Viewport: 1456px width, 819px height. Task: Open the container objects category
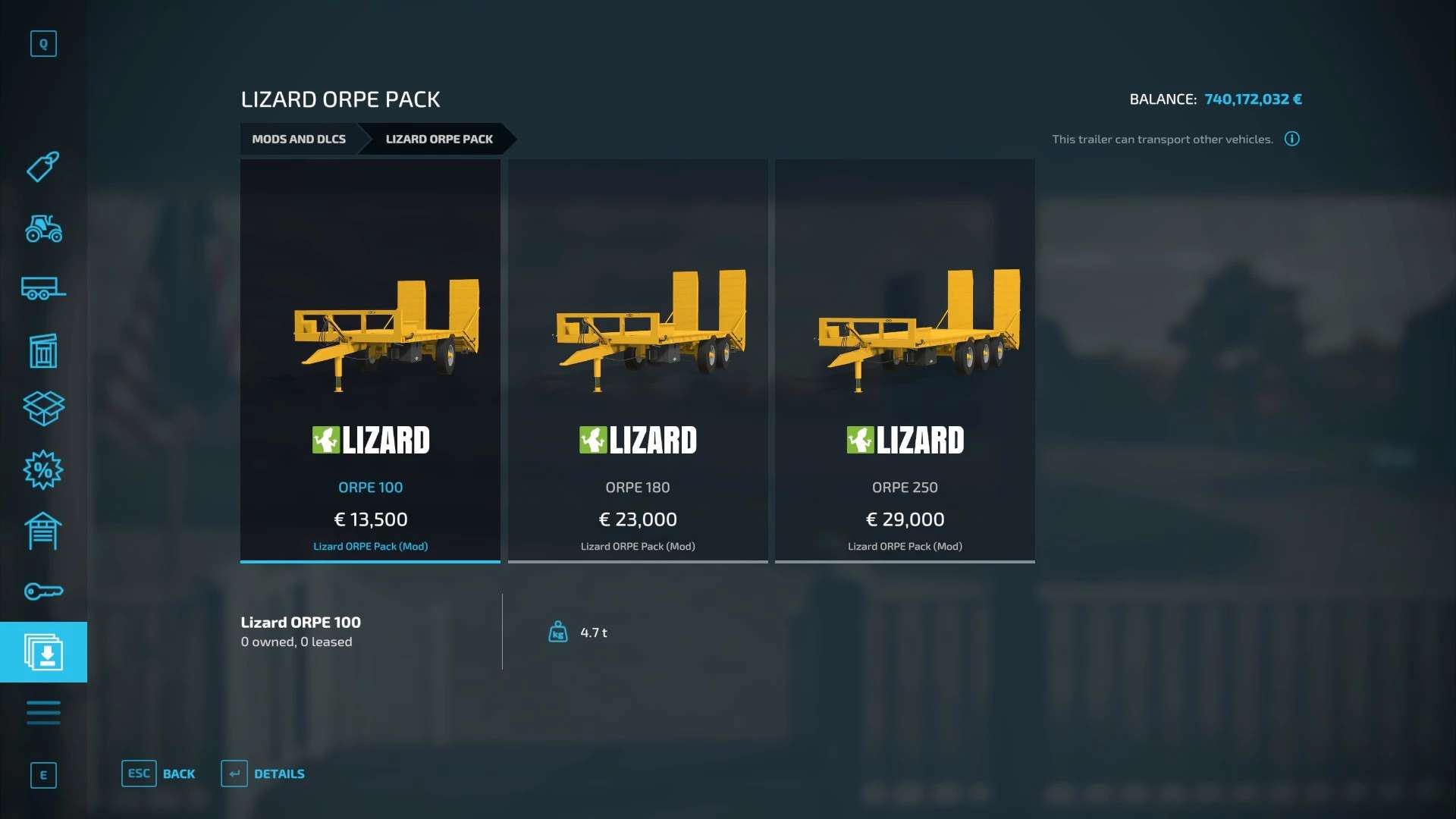click(43, 350)
